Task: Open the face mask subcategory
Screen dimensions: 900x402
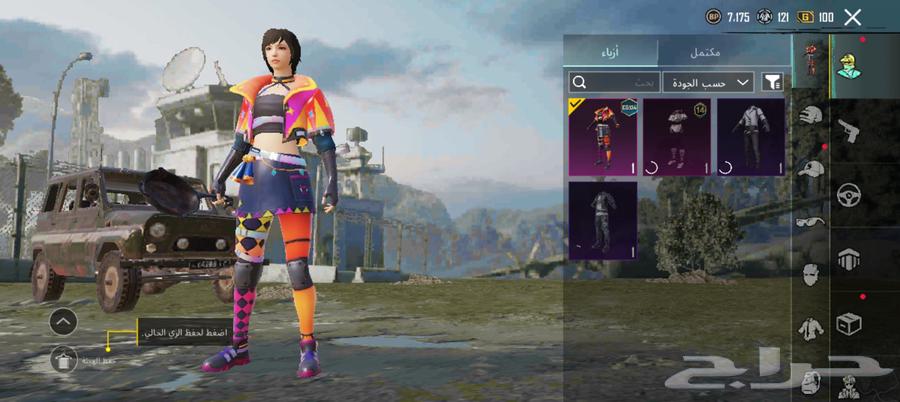Action: [811, 274]
